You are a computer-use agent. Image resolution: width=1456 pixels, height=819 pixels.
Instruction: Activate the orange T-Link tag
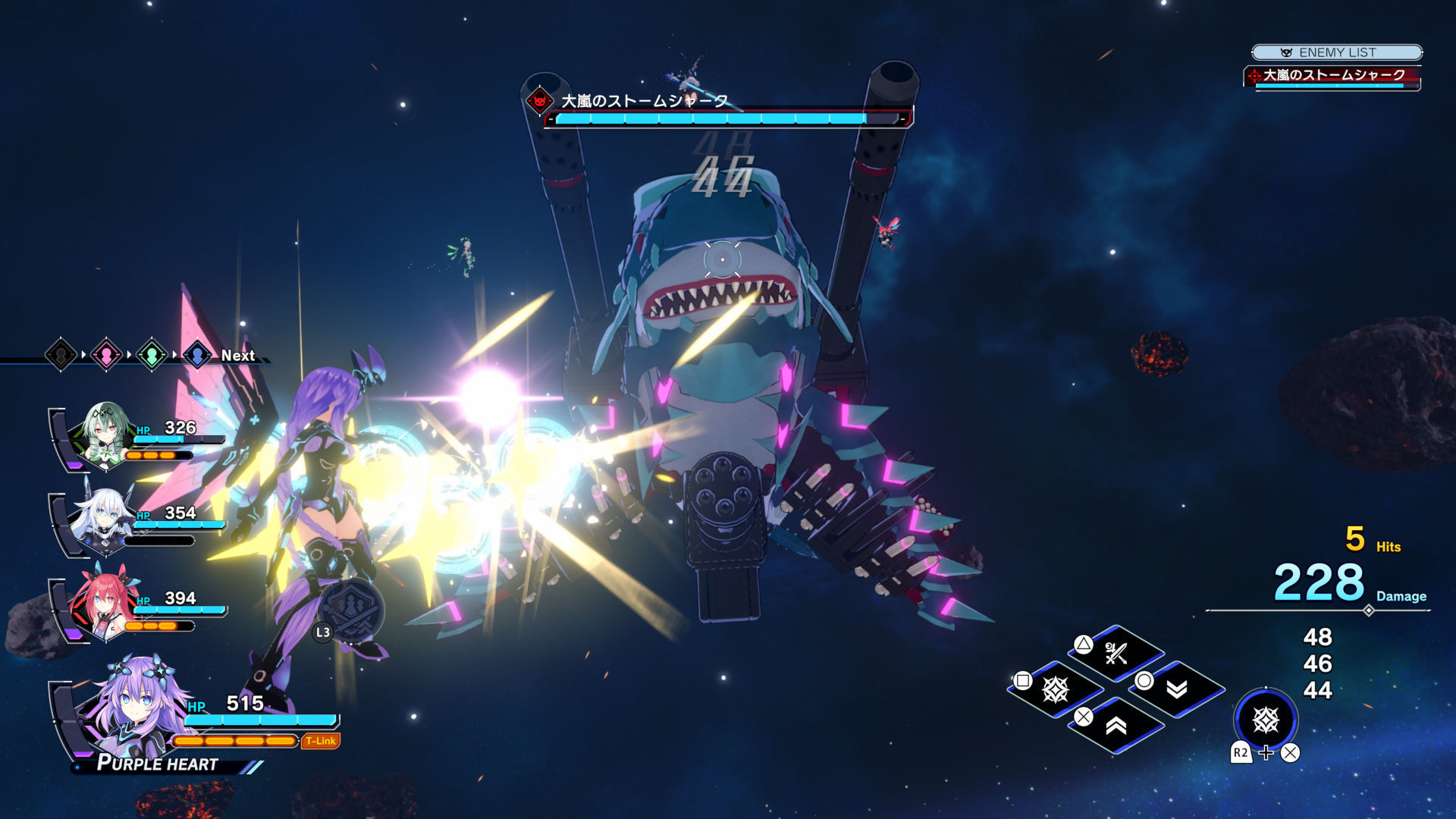[321, 741]
